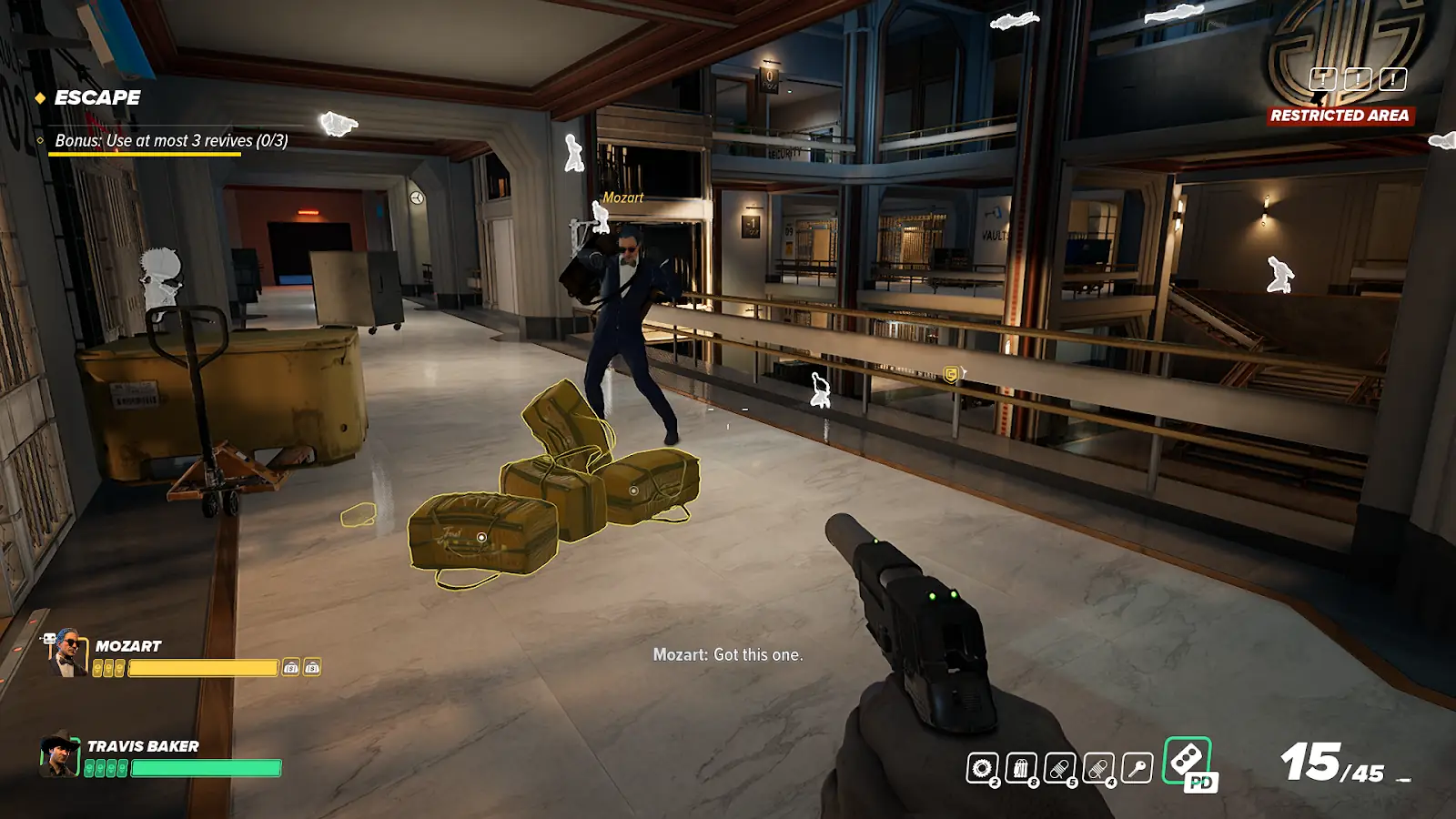1456x819 pixels.
Task: Click the bonus revives objective line
Action: click(171, 140)
